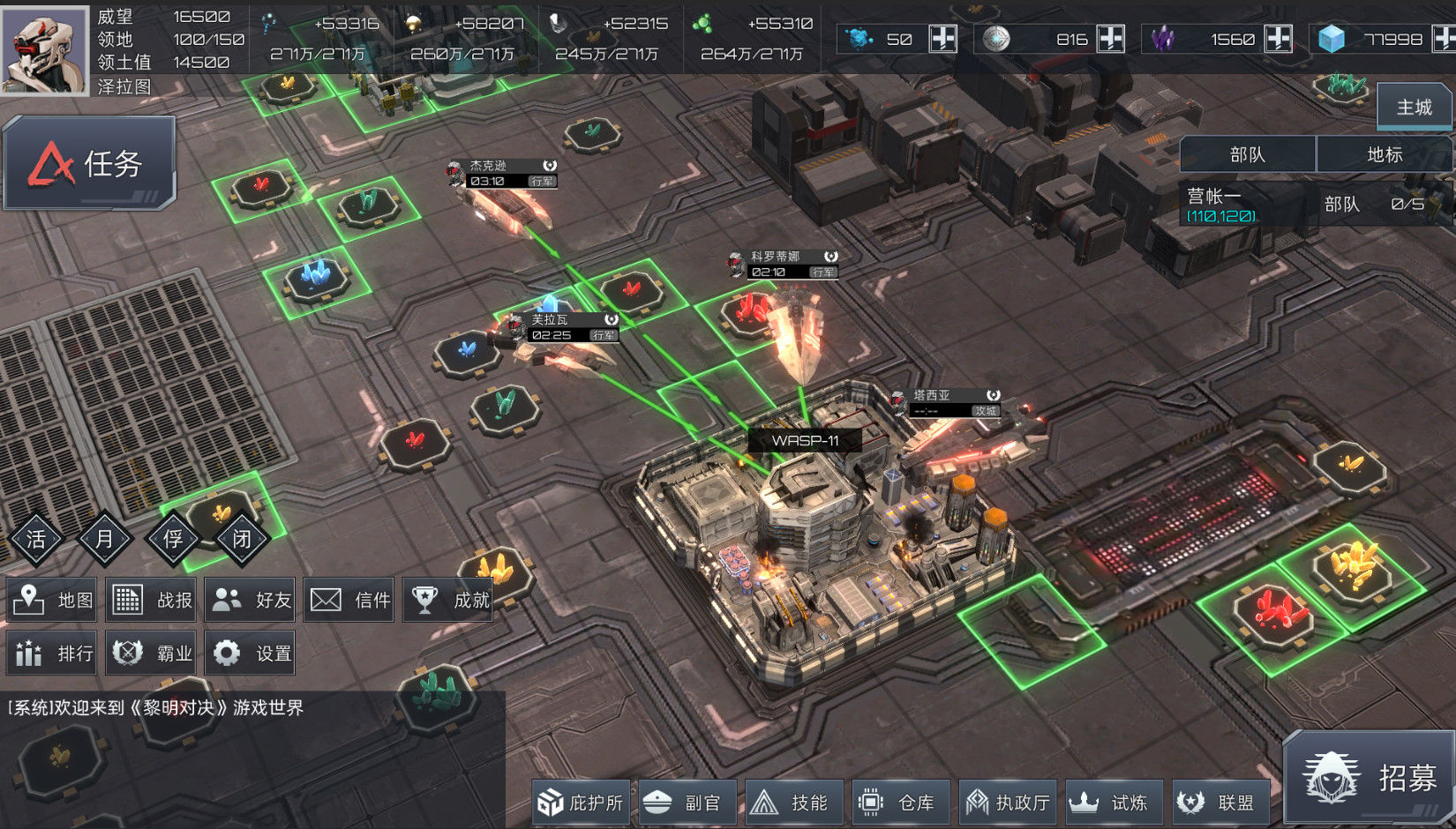Switch to the 部队 troops tab

[1247, 155]
